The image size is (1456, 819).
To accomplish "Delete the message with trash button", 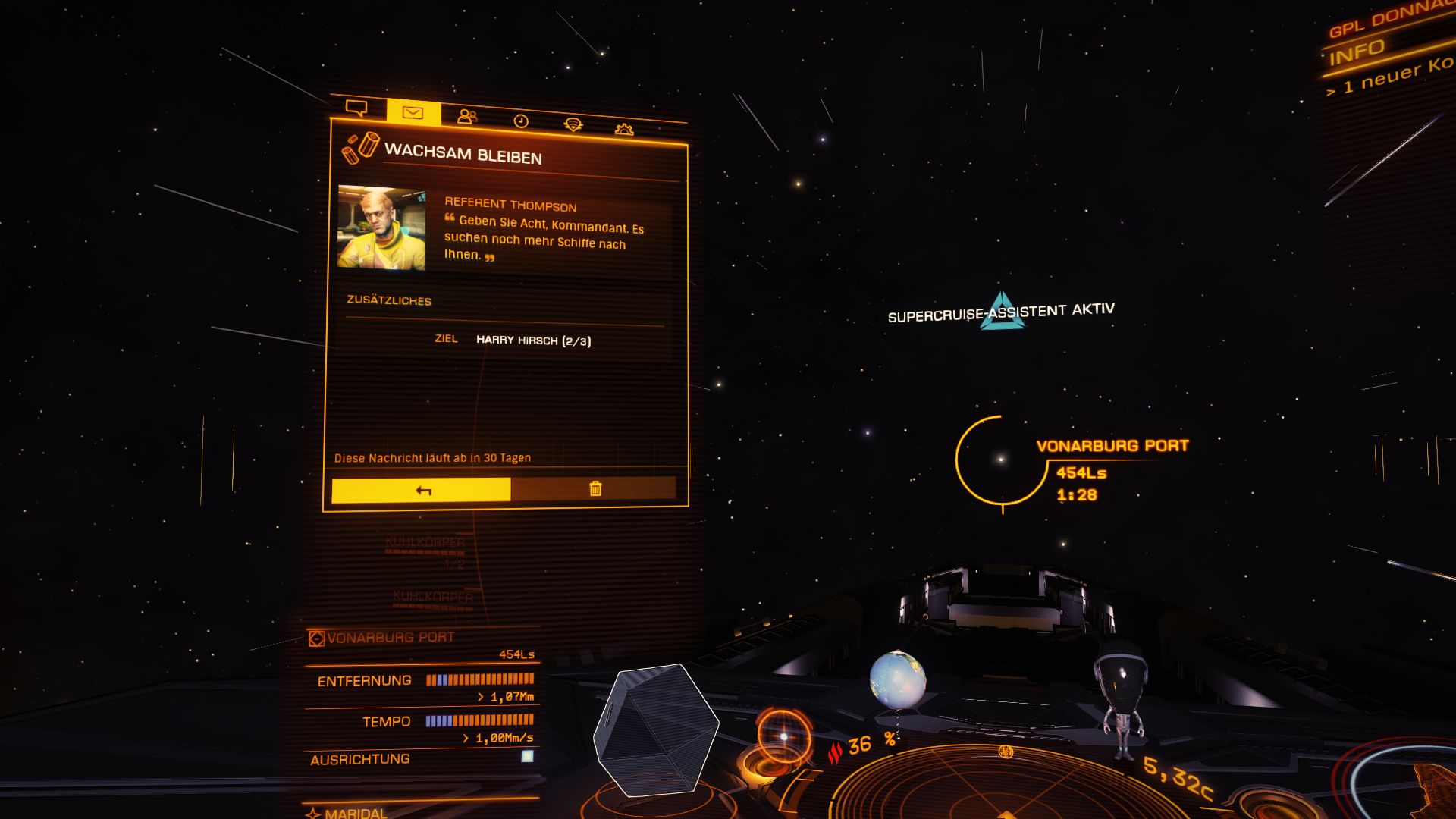I will (595, 489).
